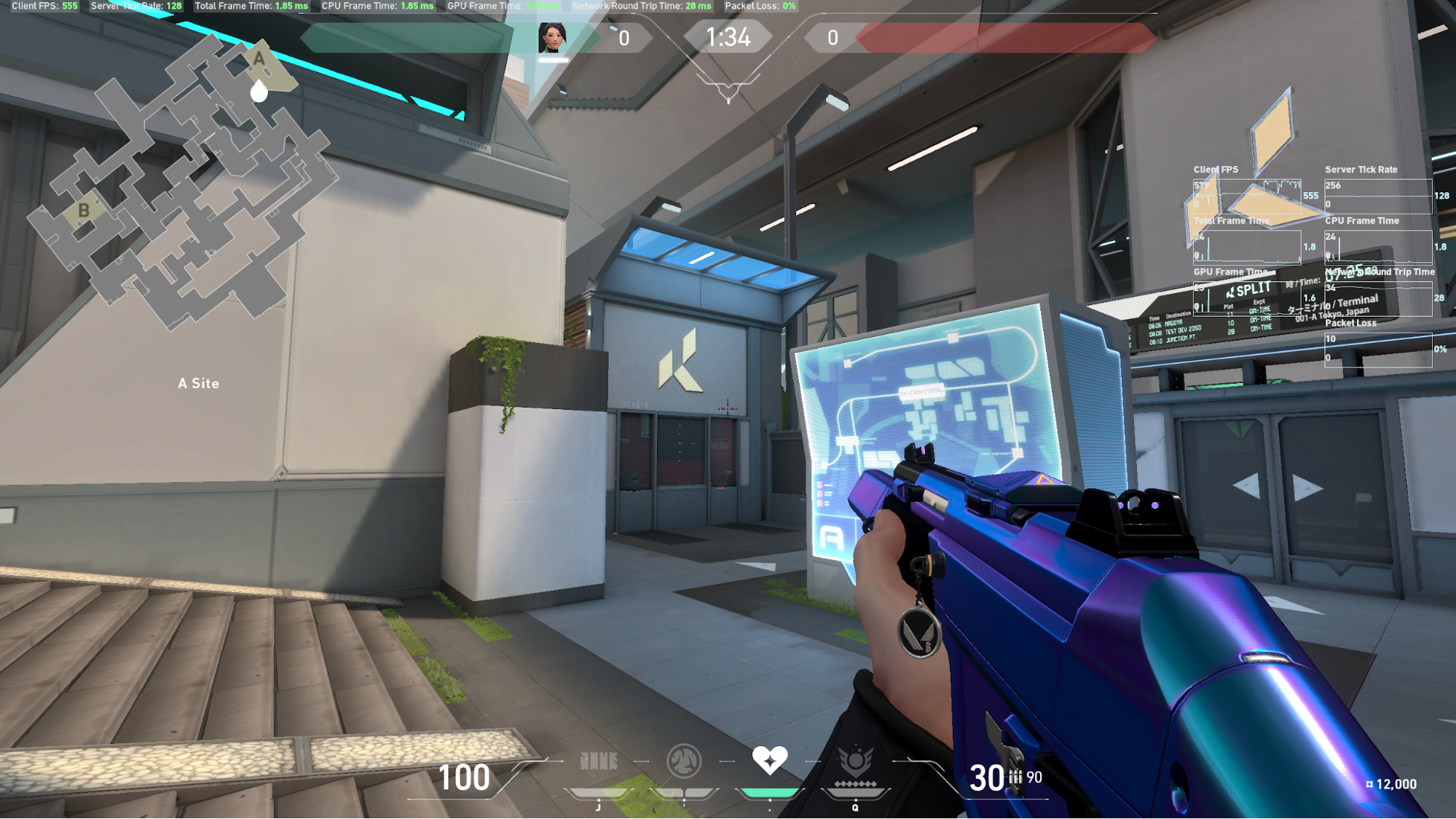Image resolution: width=1456 pixels, height=819 pixels.
Task: Select the Sage agent portrait
Action: [x=552, y=37]
